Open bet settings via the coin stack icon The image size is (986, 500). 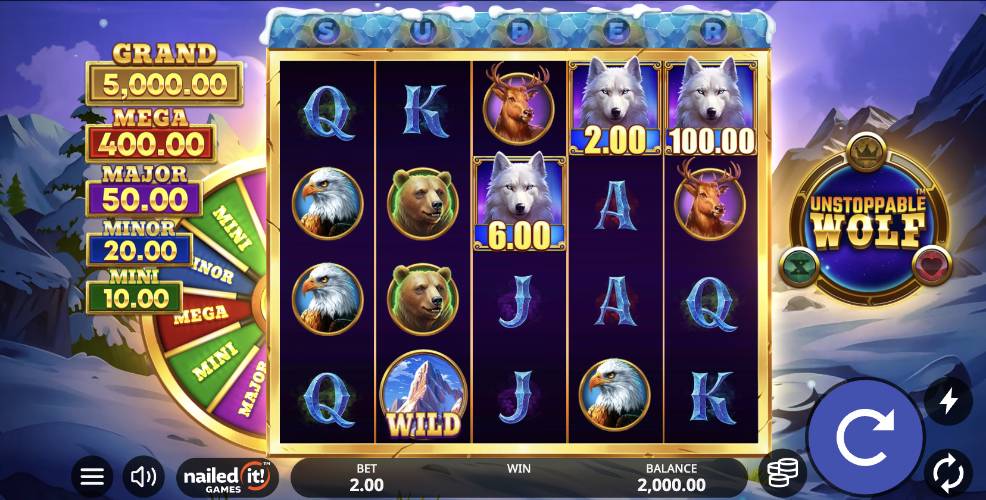point(781,474)
